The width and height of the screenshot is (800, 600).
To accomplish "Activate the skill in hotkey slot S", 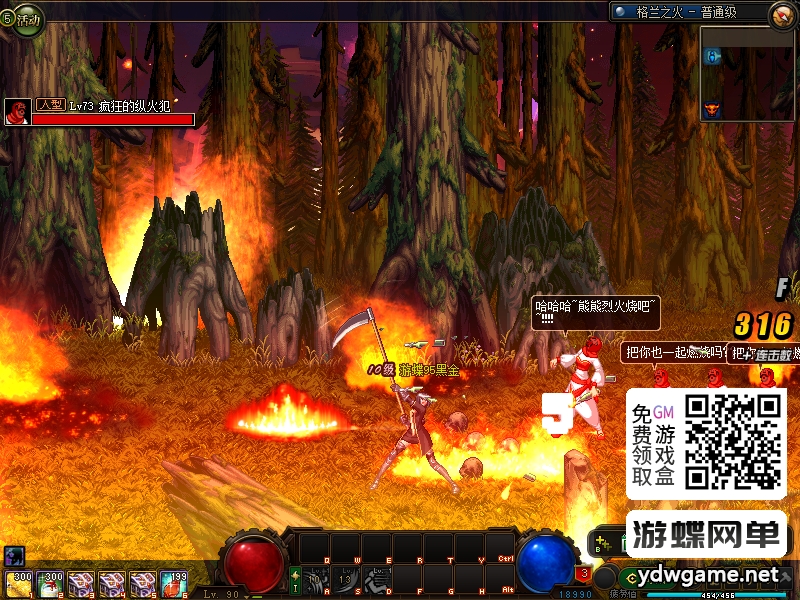I will pos(346,578).
